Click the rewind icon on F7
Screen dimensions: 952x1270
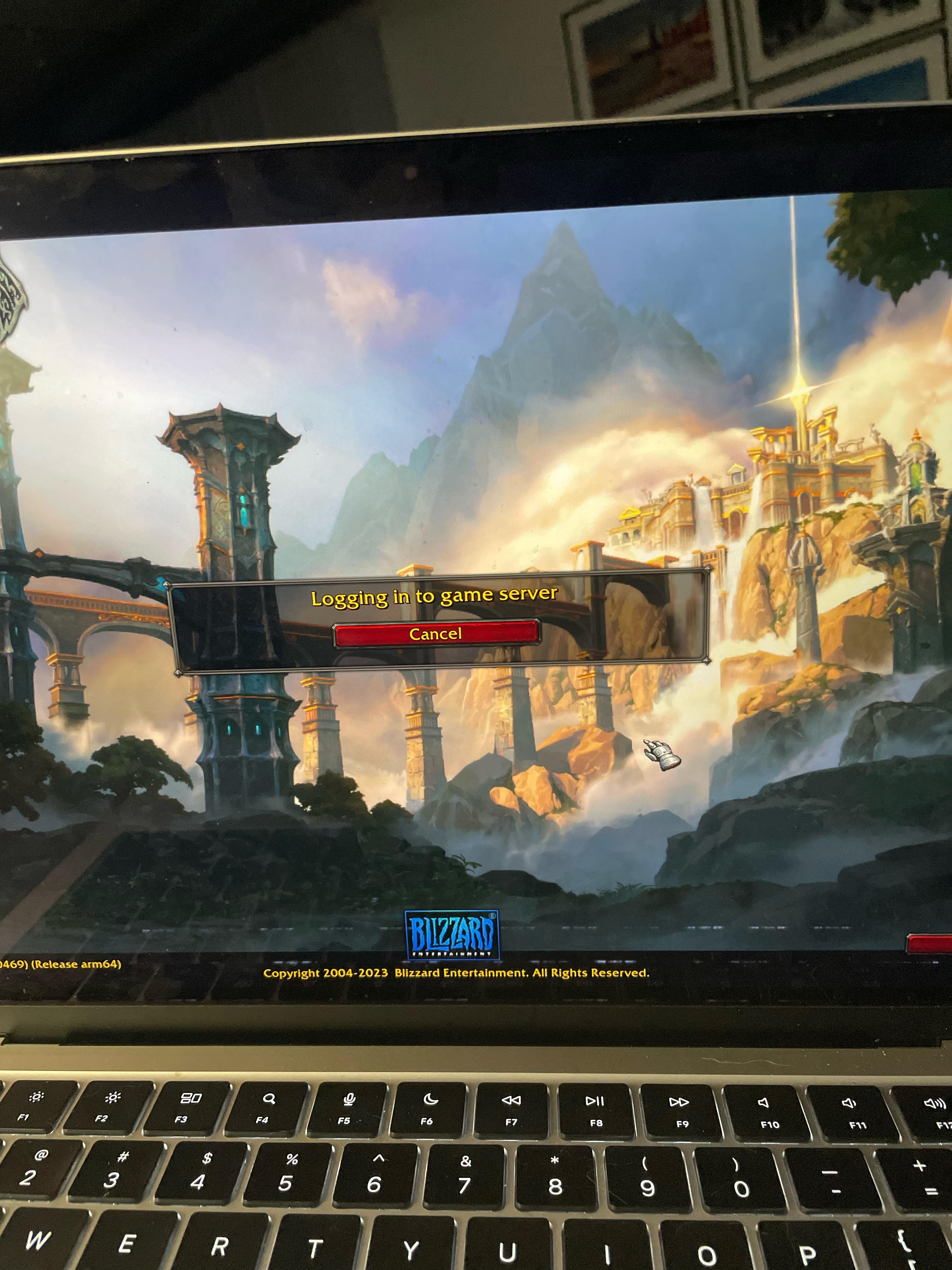click(x=513, y=1100)
